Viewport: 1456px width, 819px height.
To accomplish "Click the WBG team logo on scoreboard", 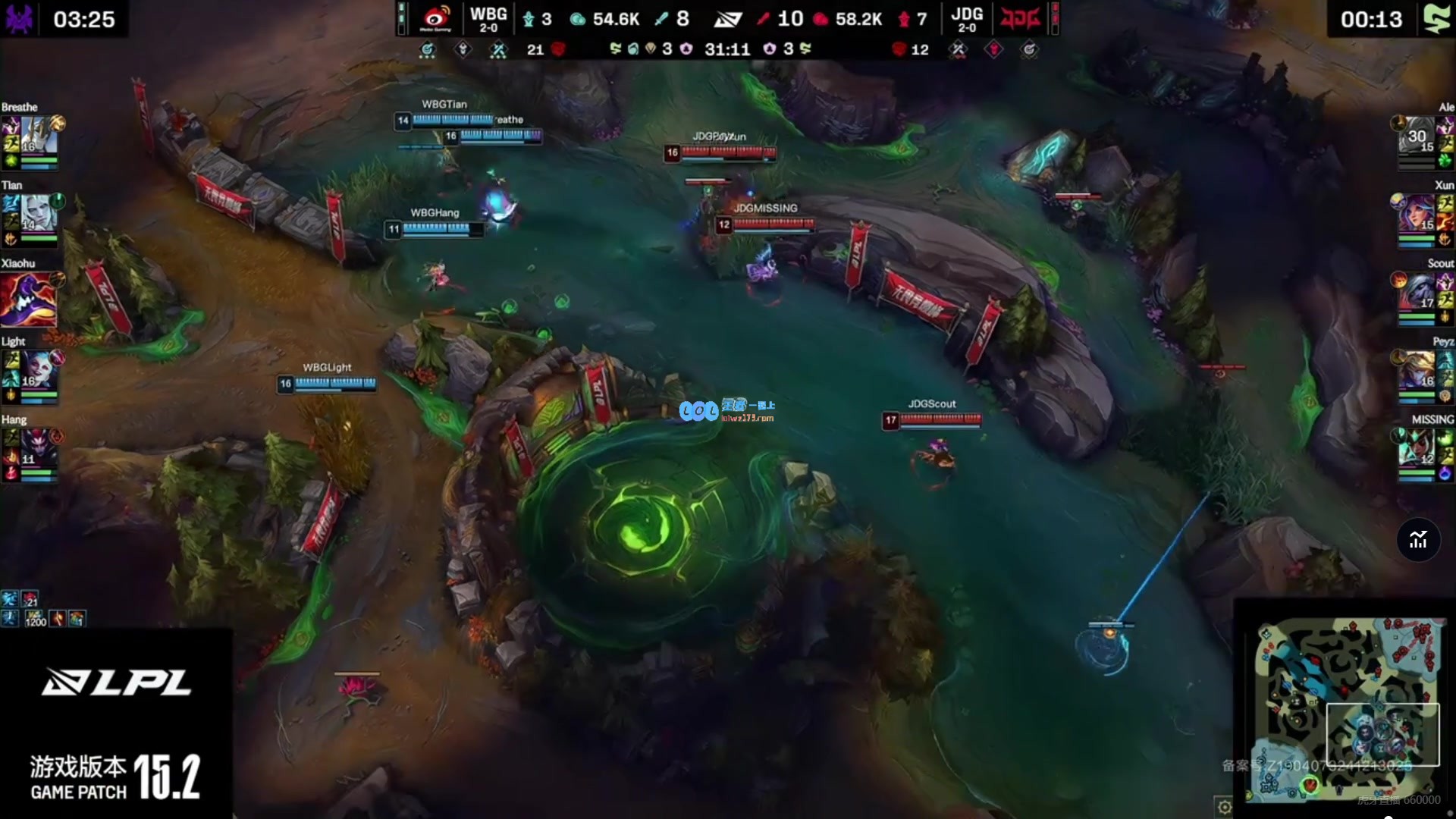I will [436, 18].
